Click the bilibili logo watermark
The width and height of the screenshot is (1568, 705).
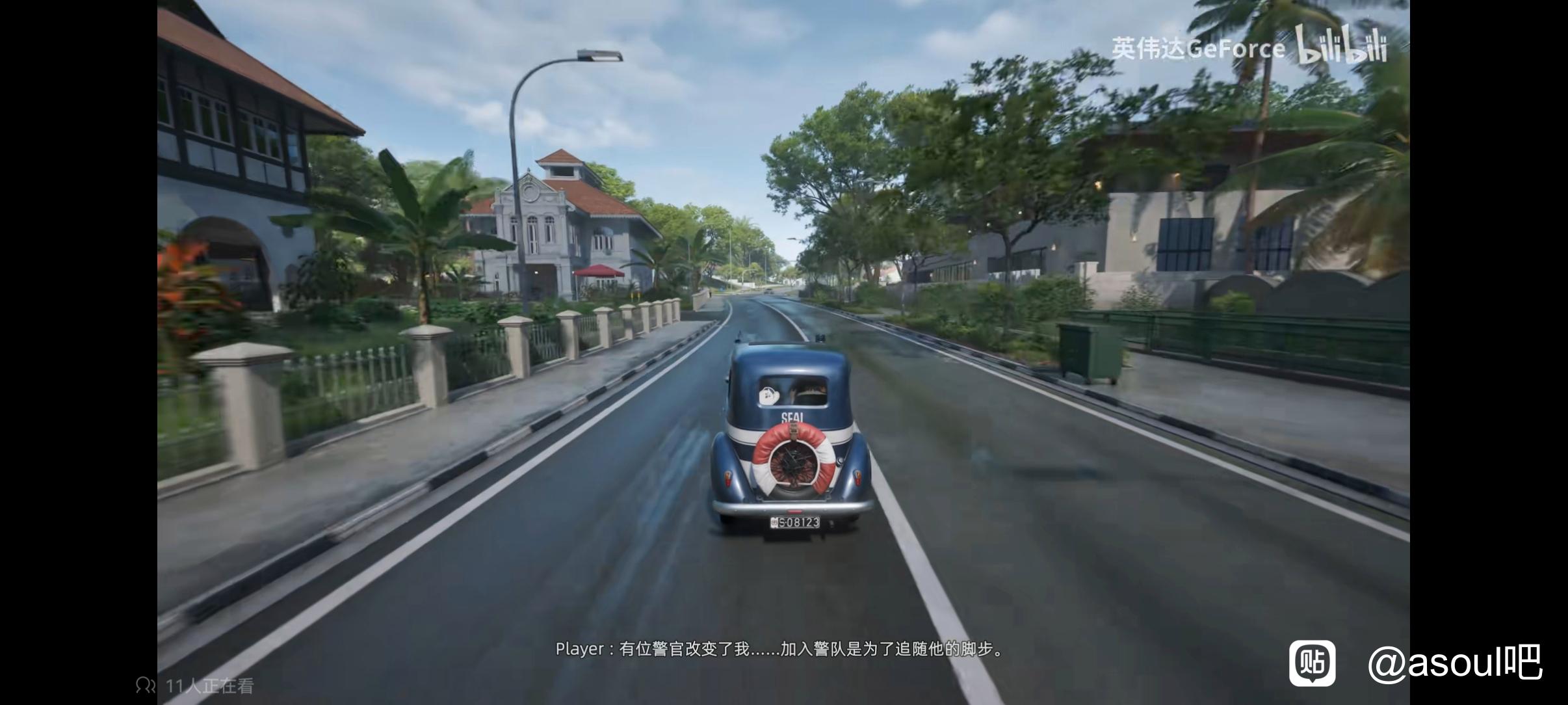1341,46
